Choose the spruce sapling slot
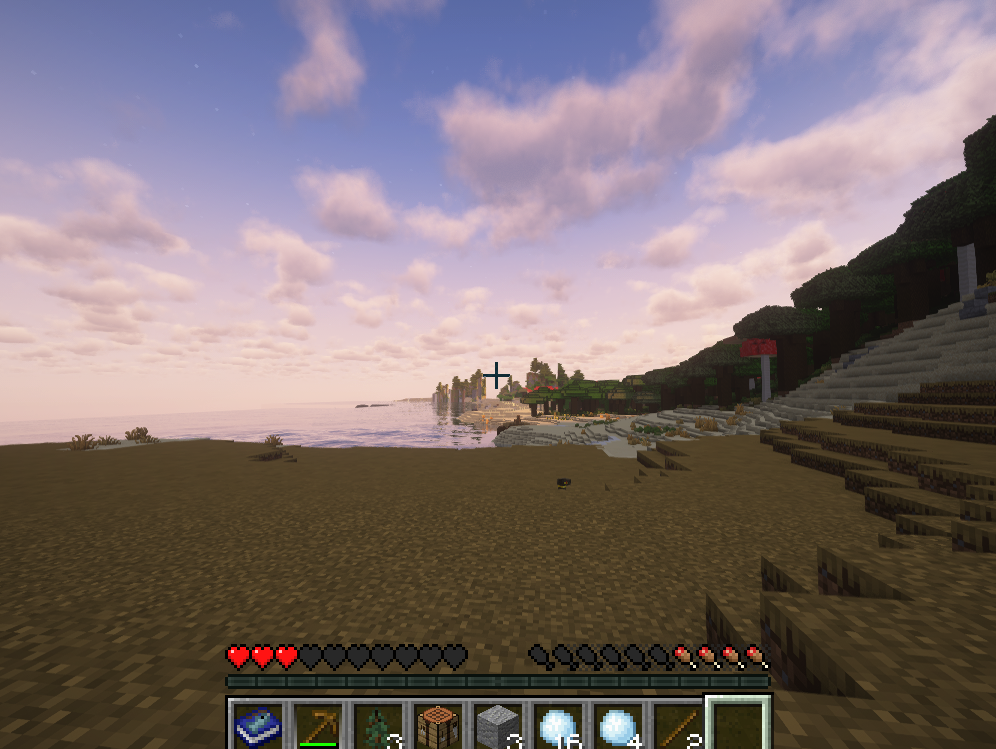This screenshot has width=996, height=749. coord(377,726)
